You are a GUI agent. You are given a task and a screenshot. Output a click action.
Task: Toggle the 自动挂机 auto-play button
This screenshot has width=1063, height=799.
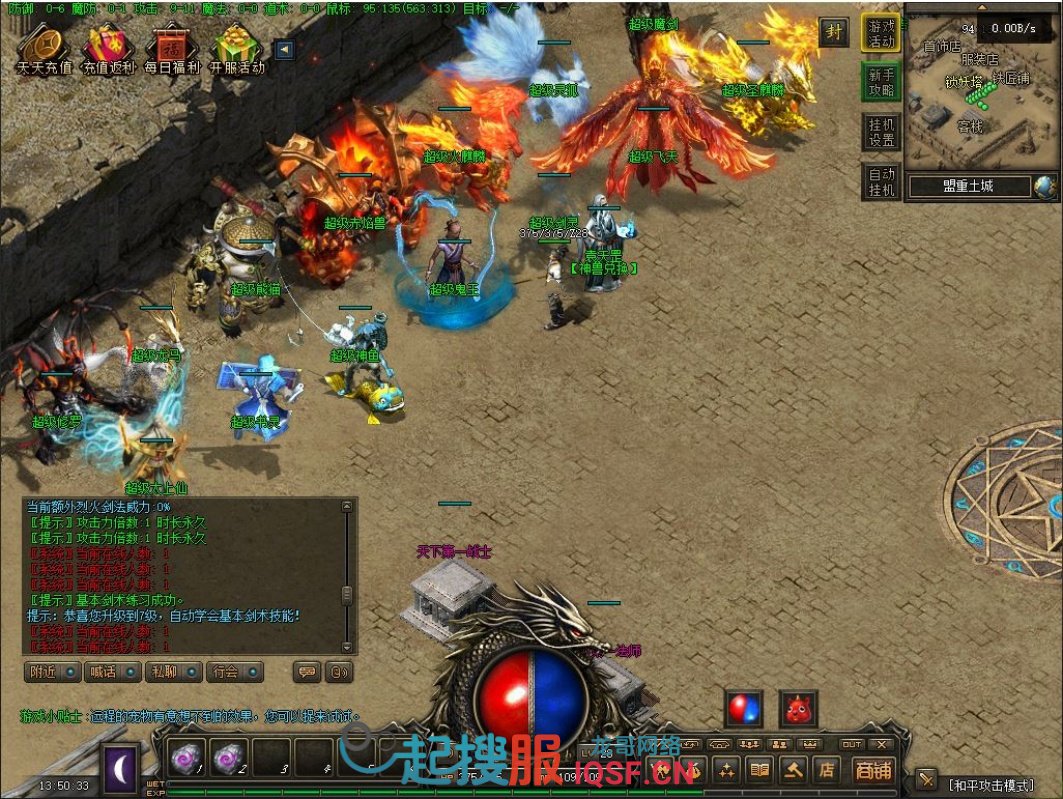coord(881,181)
